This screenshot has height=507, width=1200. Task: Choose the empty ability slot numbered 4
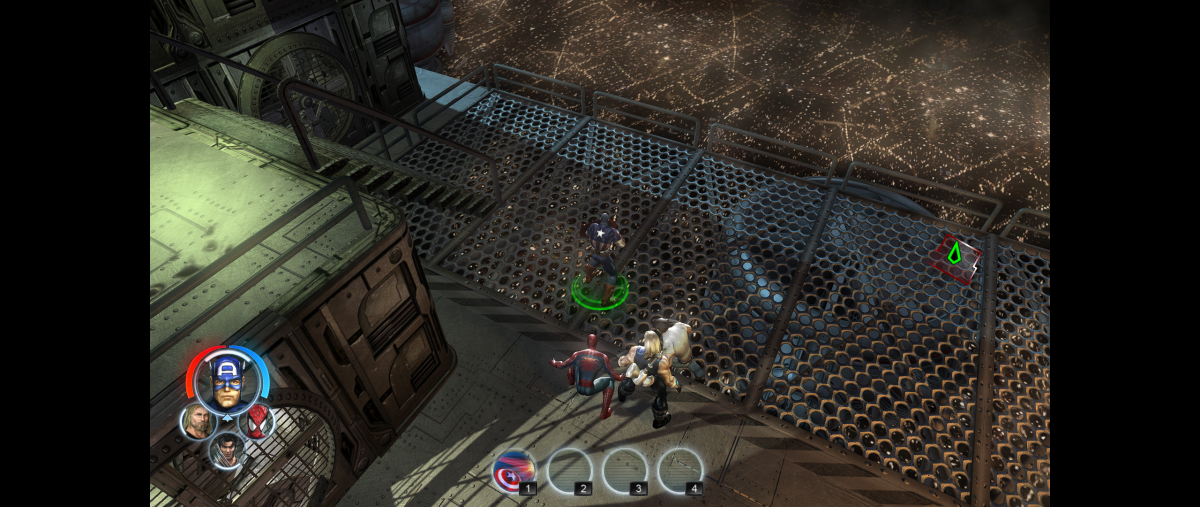[680, 471]
